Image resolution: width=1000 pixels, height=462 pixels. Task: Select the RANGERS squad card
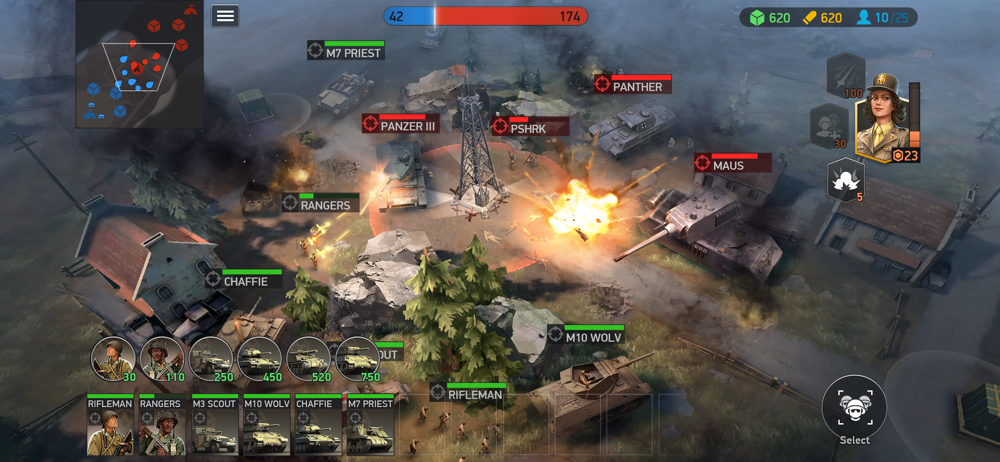pos(161,425)
